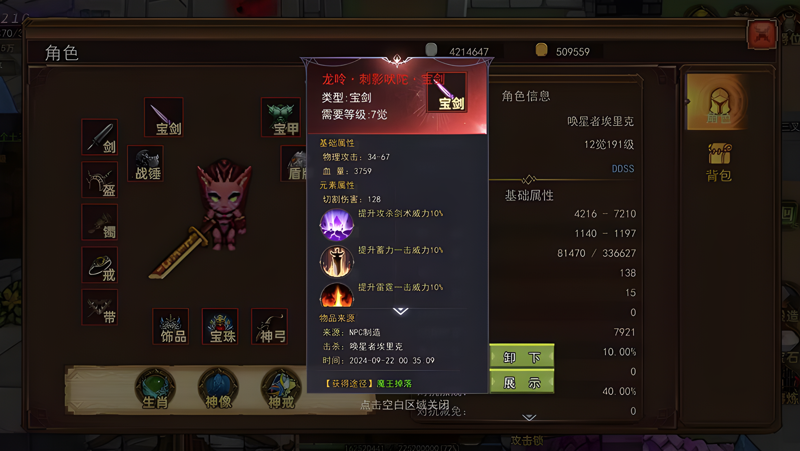Expand the tooltip's element attributes arrow
The height and width of the screenshot is (451, 800).
[x=398, y=312]
